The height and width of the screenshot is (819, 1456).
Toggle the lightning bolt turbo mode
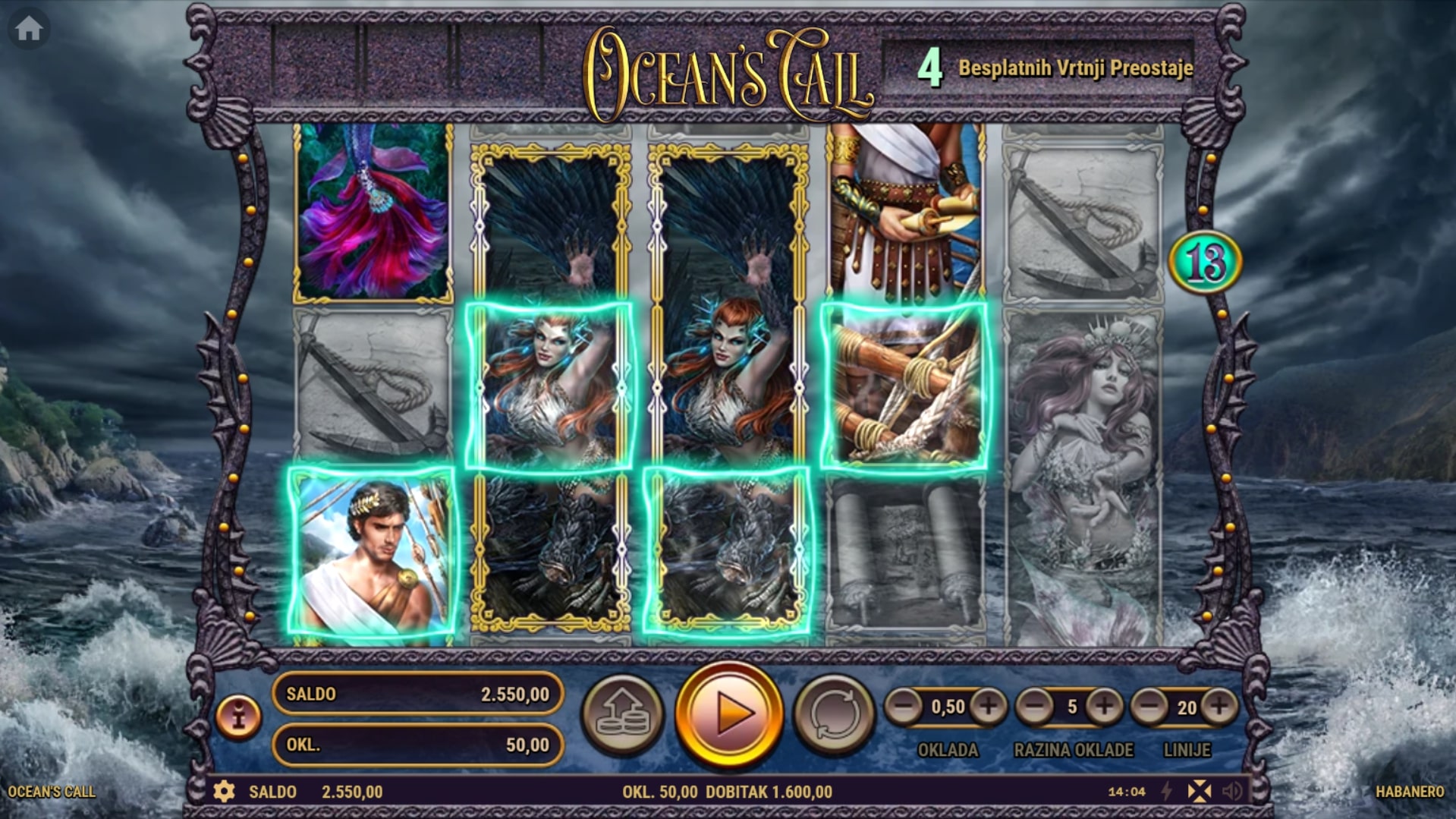(x=1168, y=792)
